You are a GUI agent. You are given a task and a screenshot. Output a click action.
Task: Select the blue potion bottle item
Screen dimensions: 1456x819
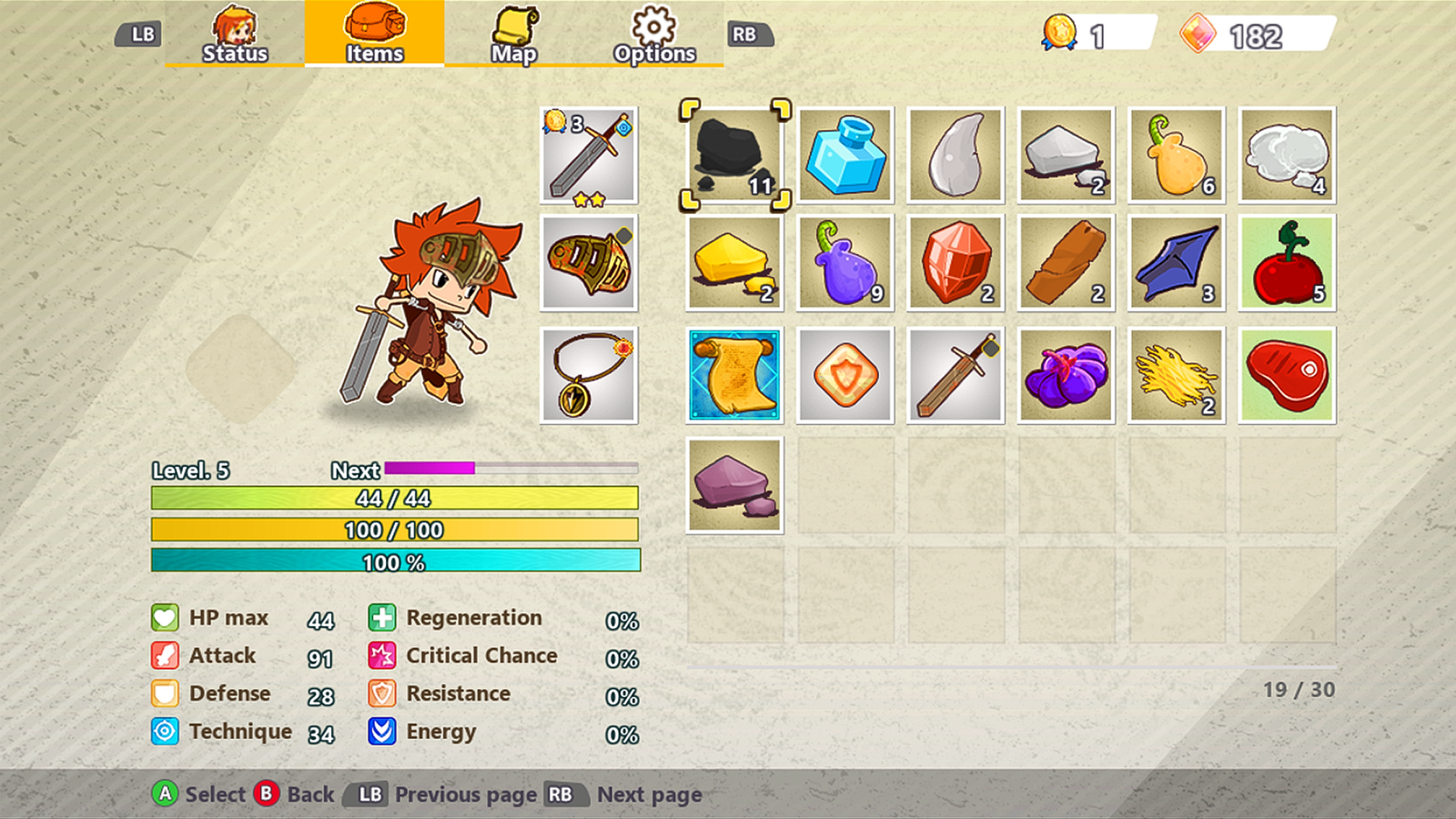[844, 153]
